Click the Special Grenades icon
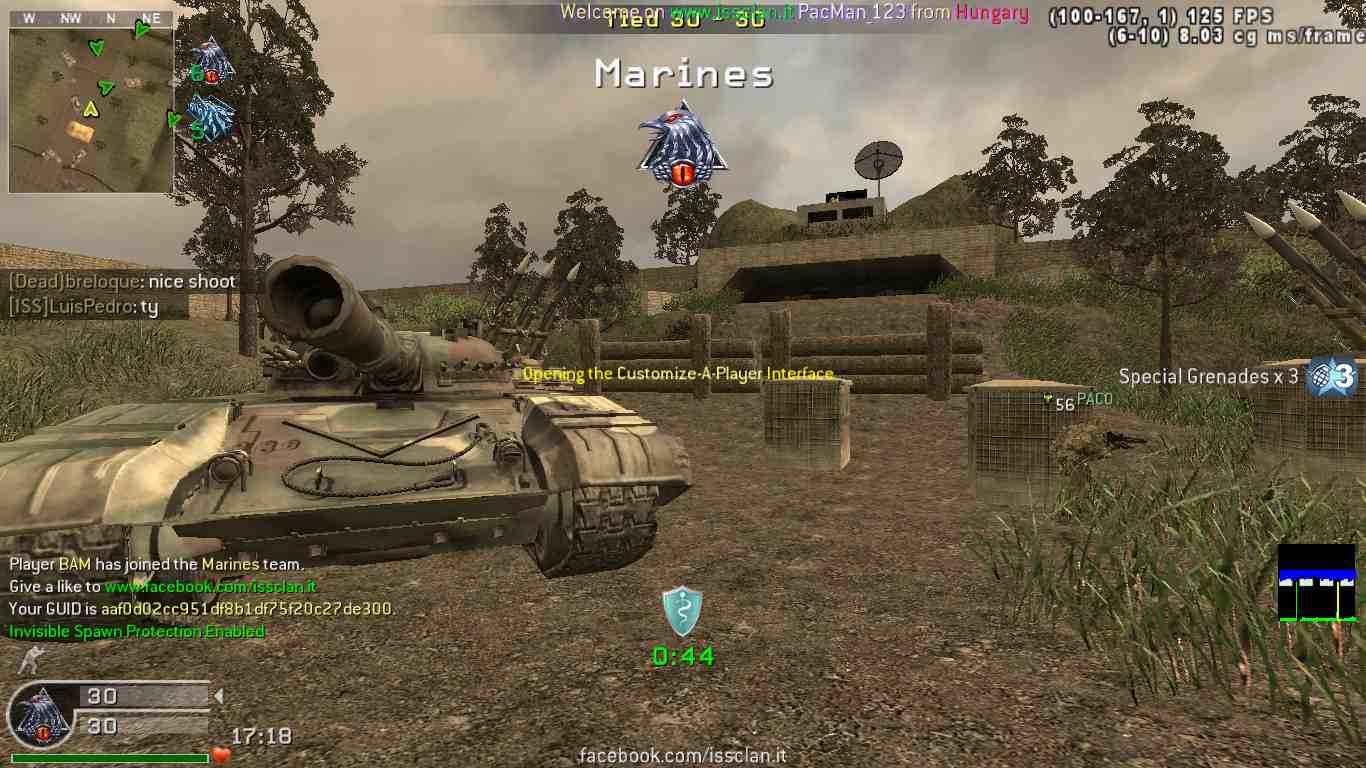 1331,377
